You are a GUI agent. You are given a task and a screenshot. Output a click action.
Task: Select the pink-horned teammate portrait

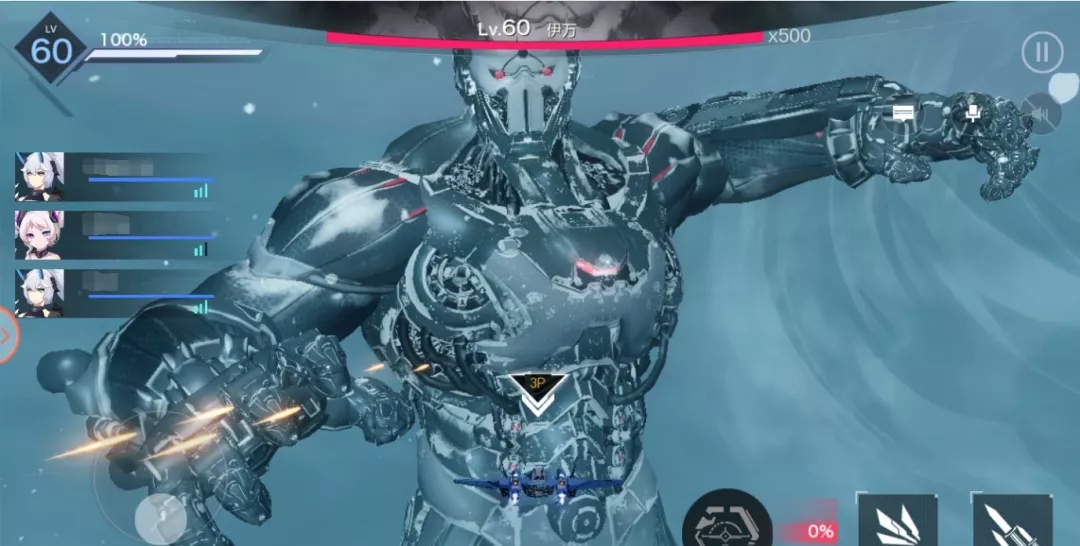(39, 235)
